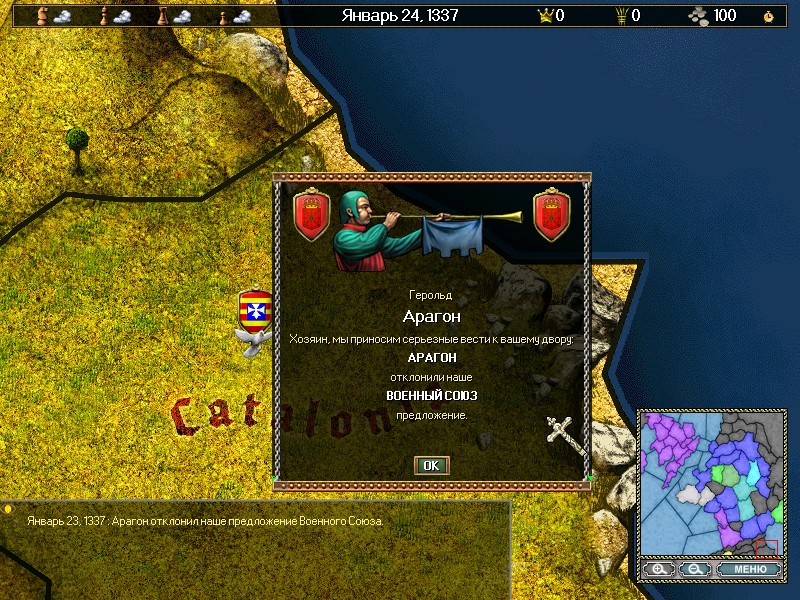Confirm the herald message with OK
800x600 pixels.
(x=431, y=465)
